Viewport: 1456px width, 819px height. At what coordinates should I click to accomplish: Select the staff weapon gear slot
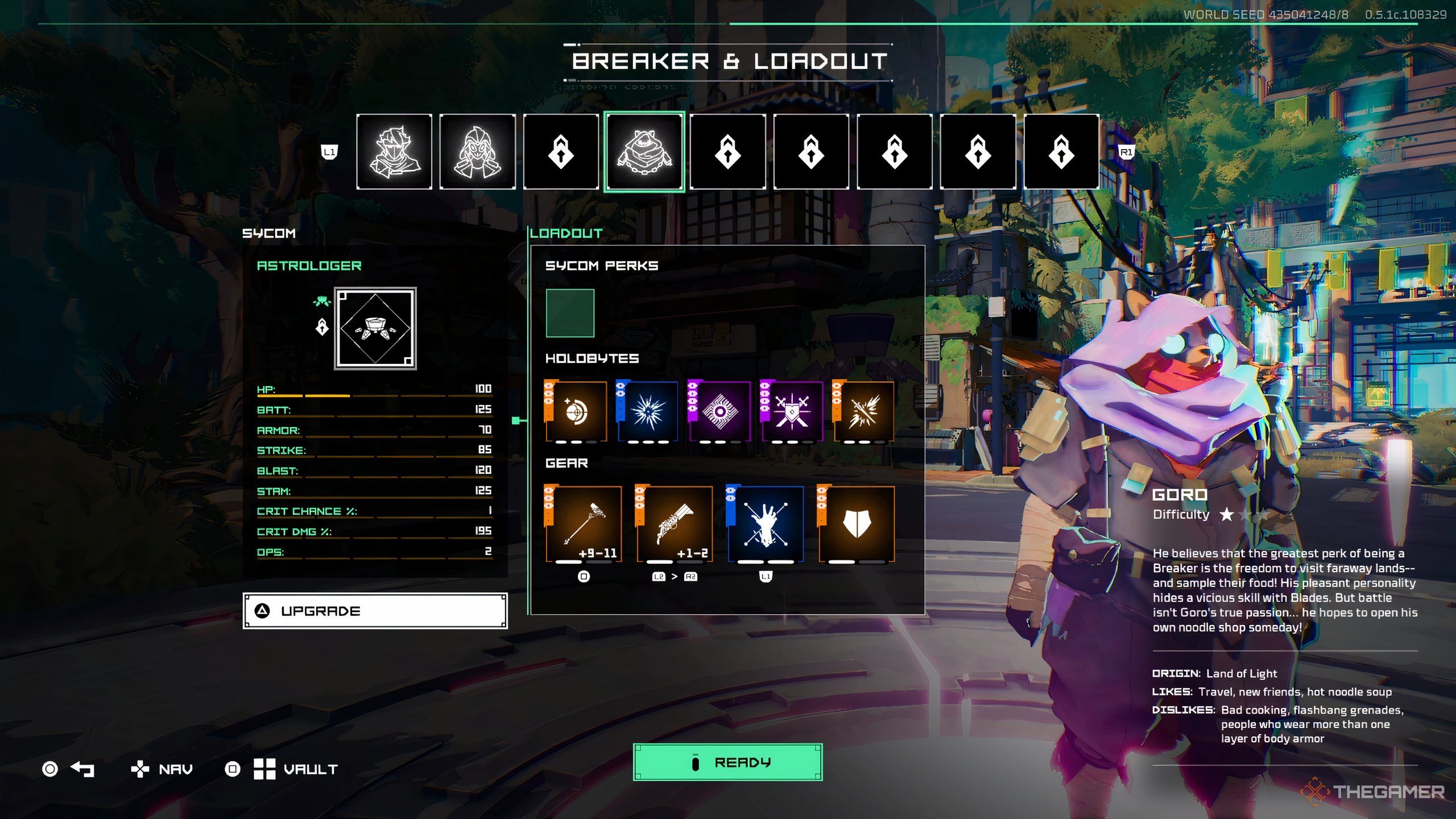pyautogui.click(x=584, y=524)
